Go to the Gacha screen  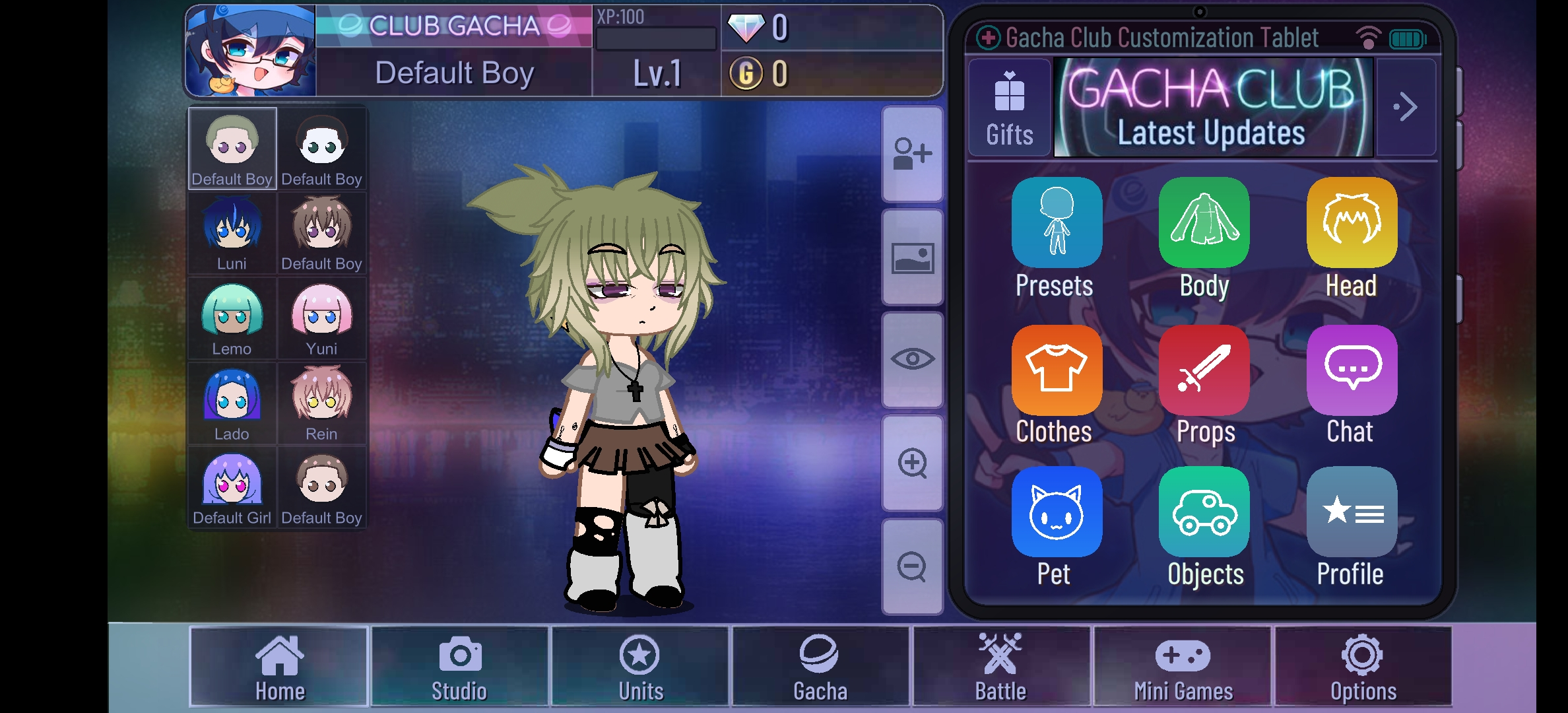pyautogui.click(x=820, y=667)
